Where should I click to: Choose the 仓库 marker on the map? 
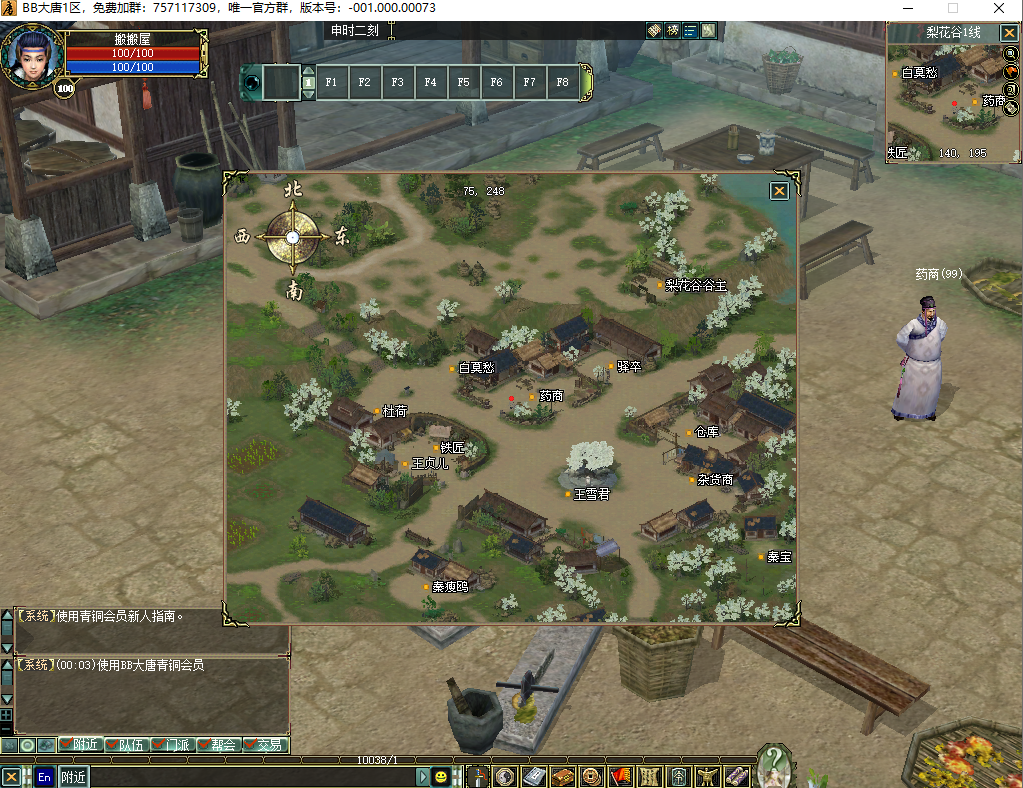tap(706, 433)
